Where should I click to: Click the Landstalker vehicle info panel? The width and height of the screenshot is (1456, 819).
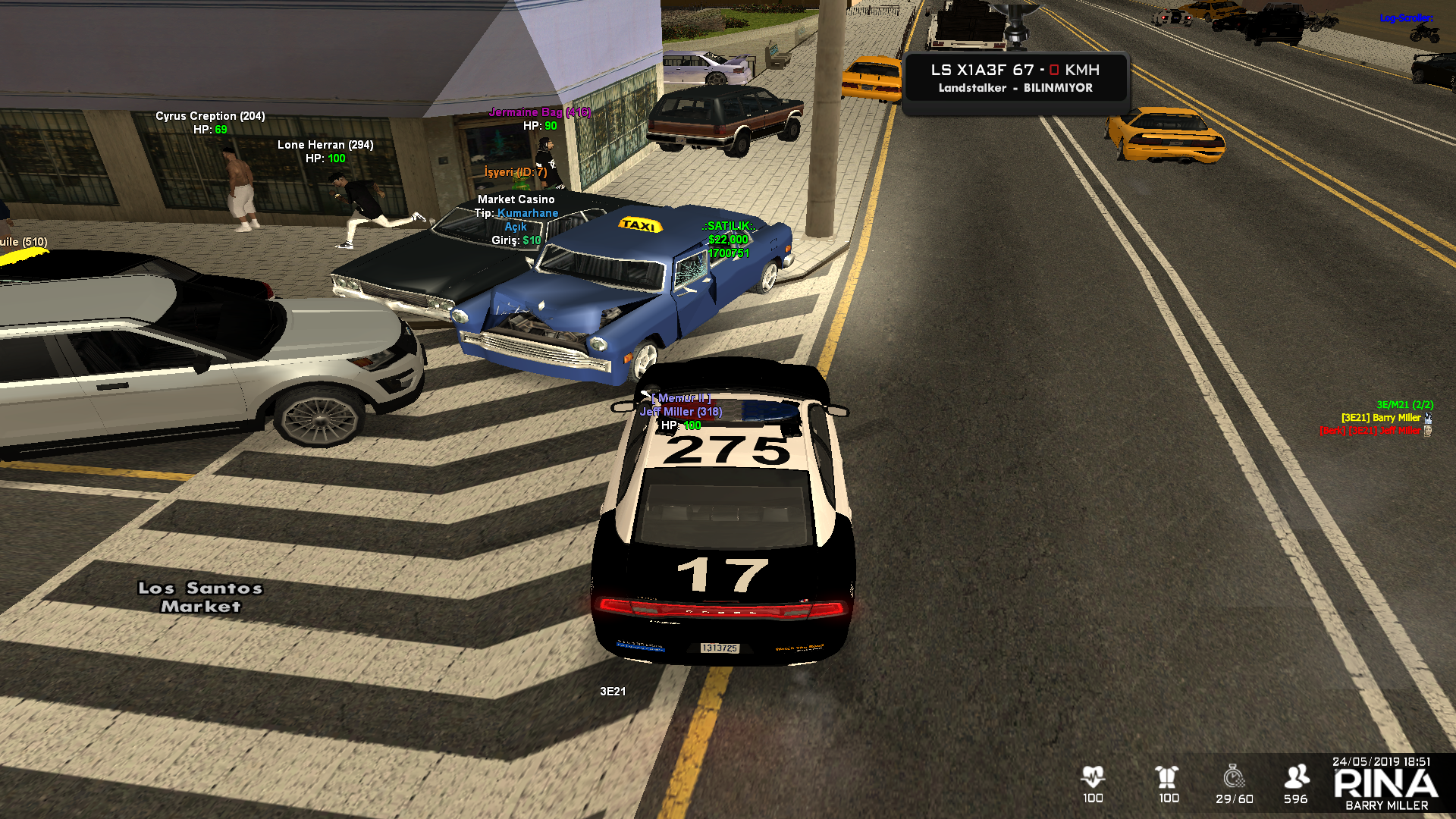click(x=1015, y=78)
